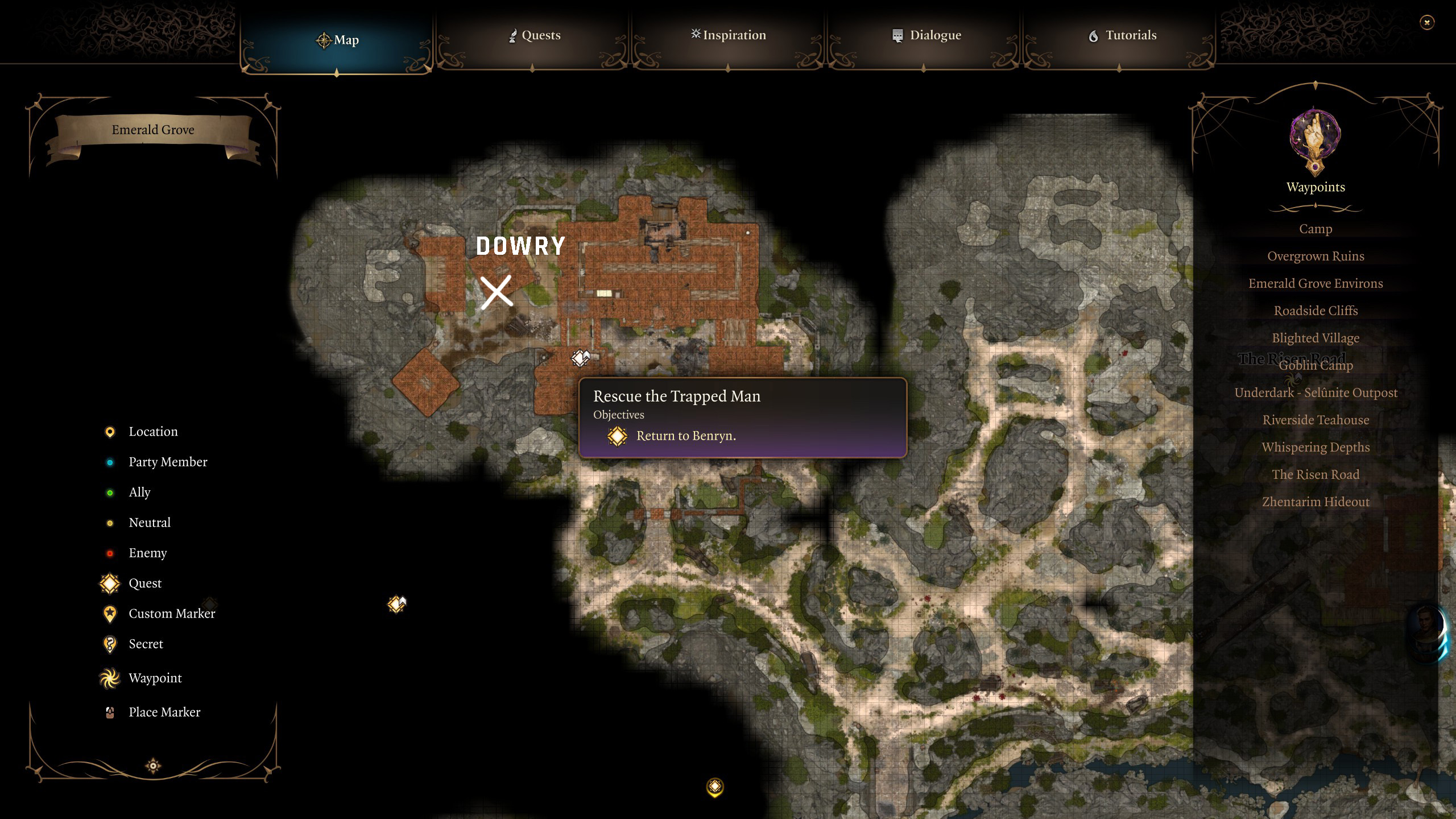Viewport: 1456px width, 819px height.
Task: Select Emerald Grove Environs waypoint
Action: [x=1315, y=283]
